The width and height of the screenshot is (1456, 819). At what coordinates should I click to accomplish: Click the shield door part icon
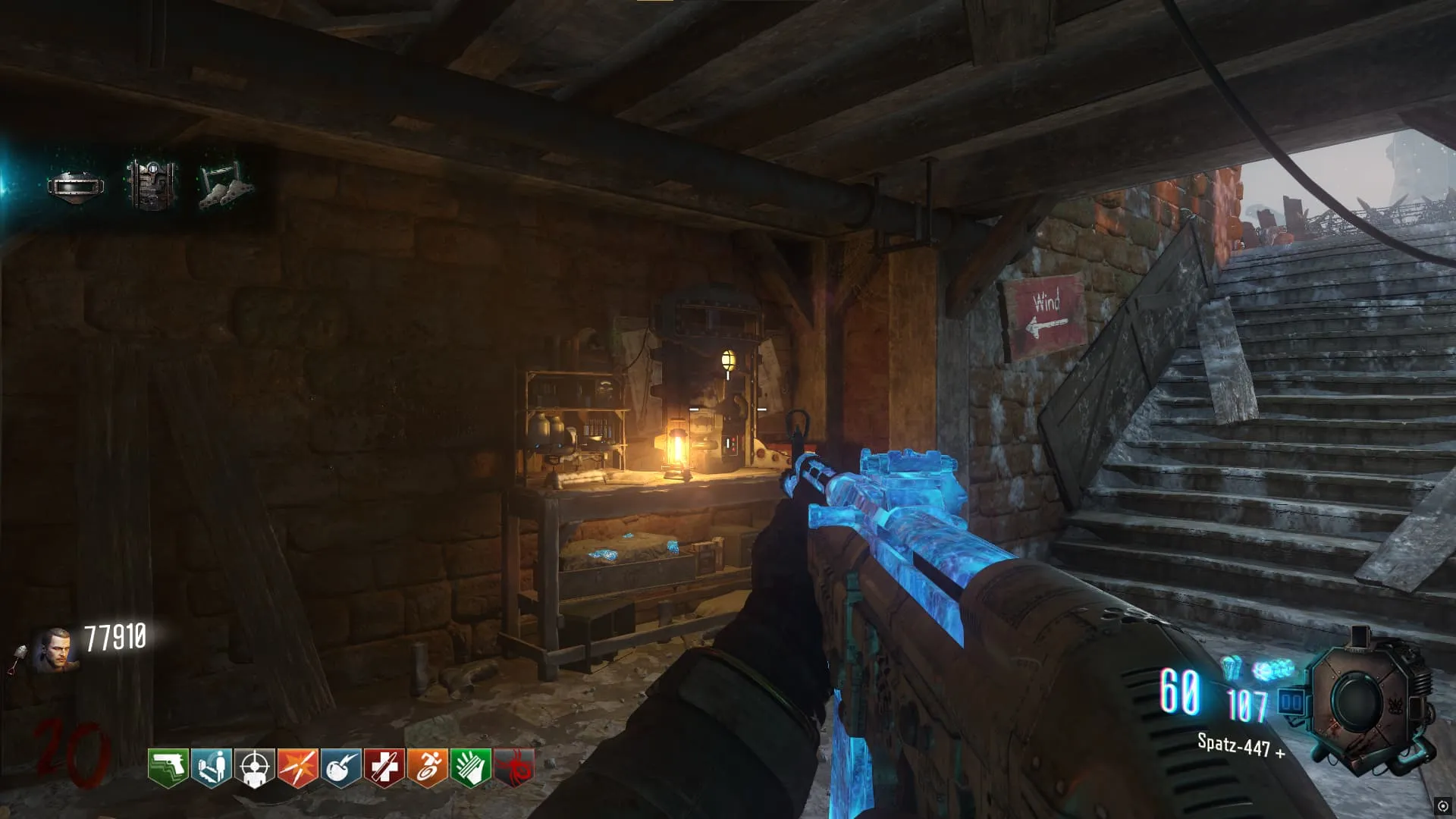pos(152,184)
